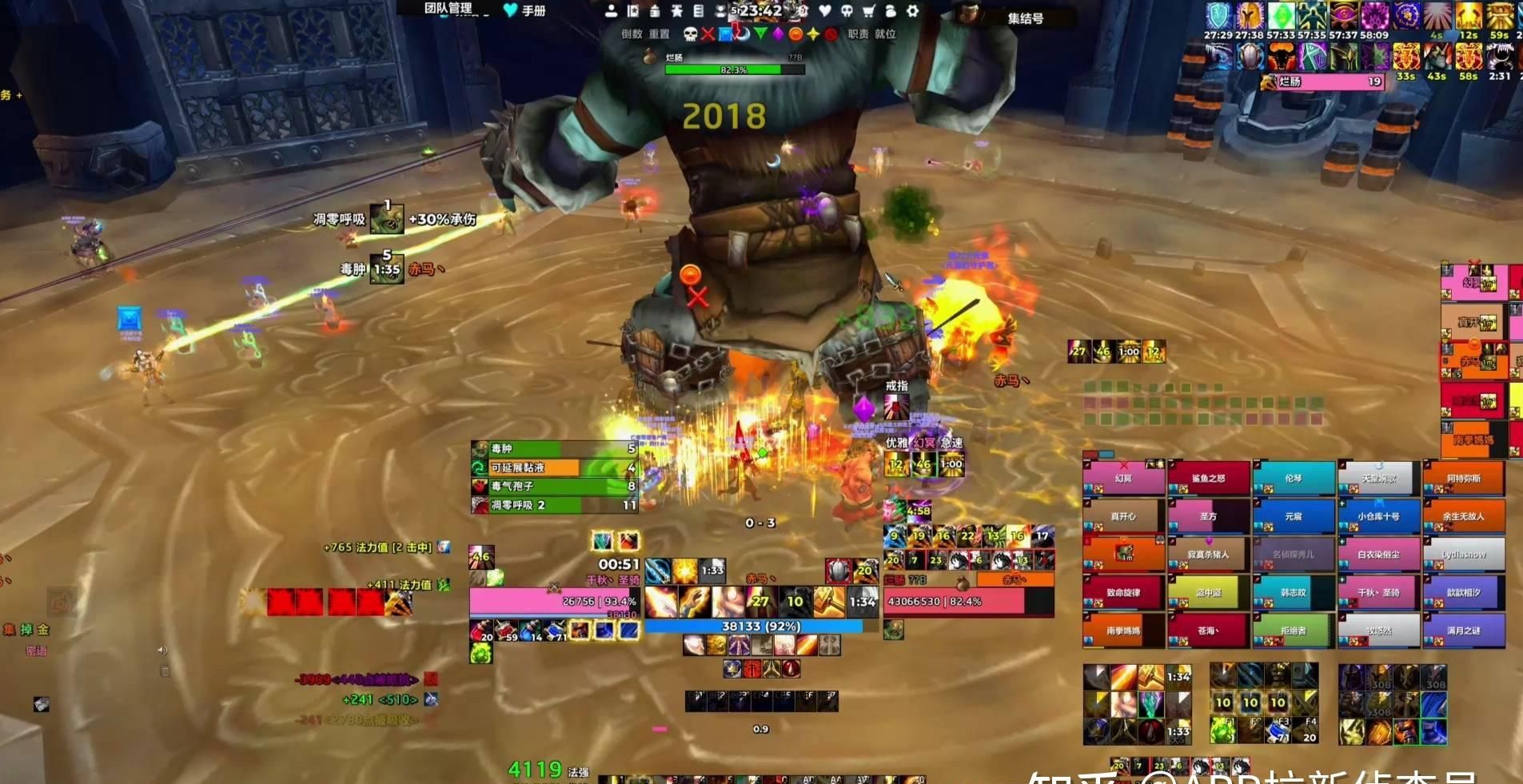
Task: Select raid member 拒绝者
Action: click(1293, 631)
